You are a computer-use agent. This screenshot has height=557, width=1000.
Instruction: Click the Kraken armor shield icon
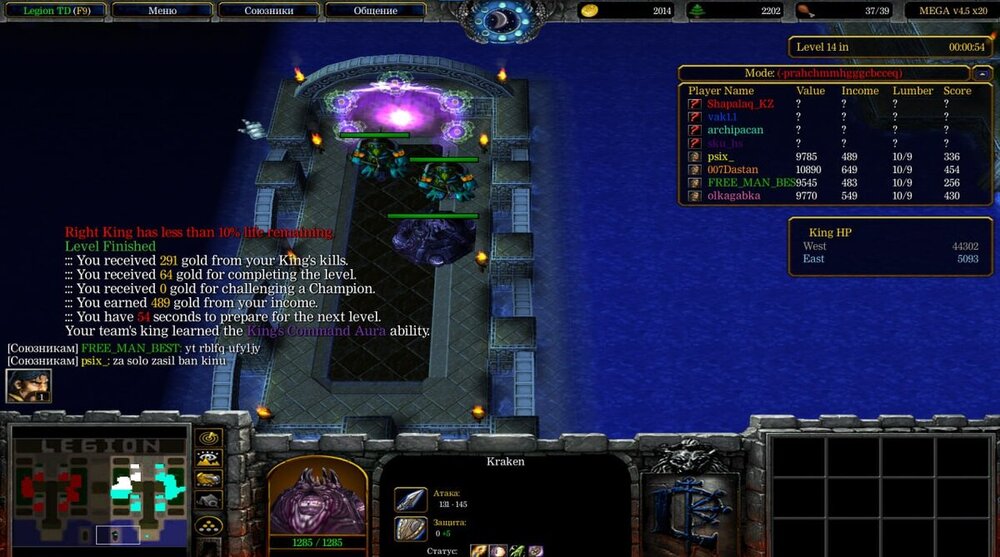pyautogui.click(x=410, y=529)
